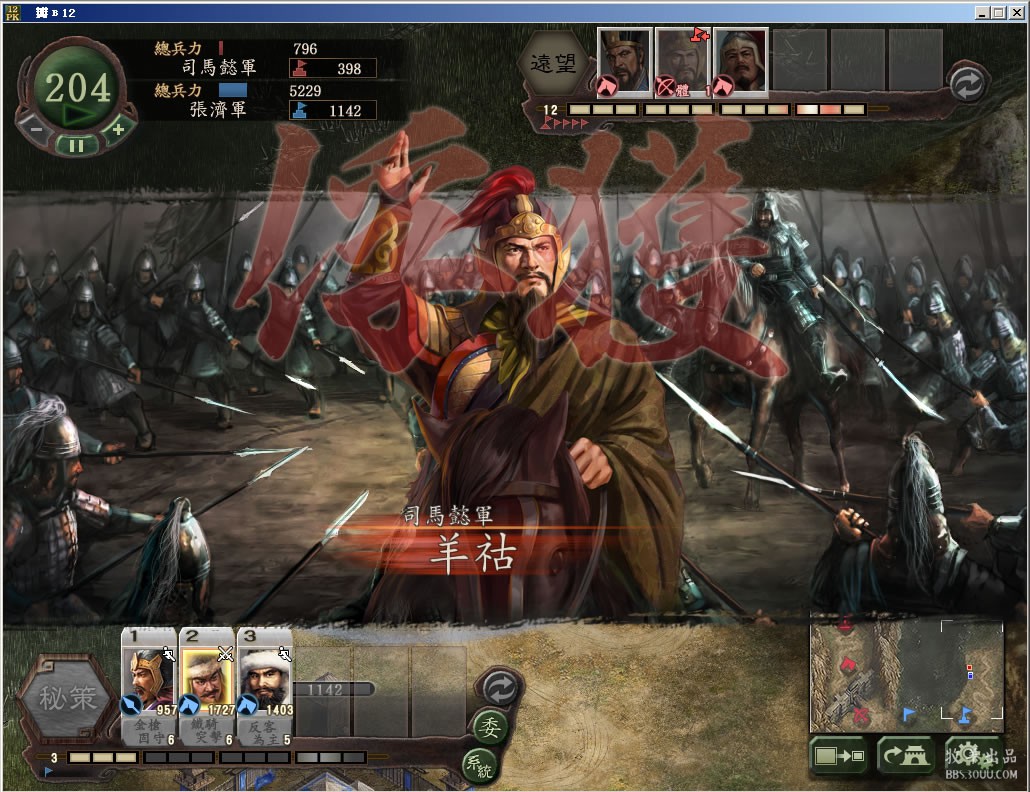Open the 系統 system menu
The height and width of the screenshot is (792, 1030).
pos(481,765)
